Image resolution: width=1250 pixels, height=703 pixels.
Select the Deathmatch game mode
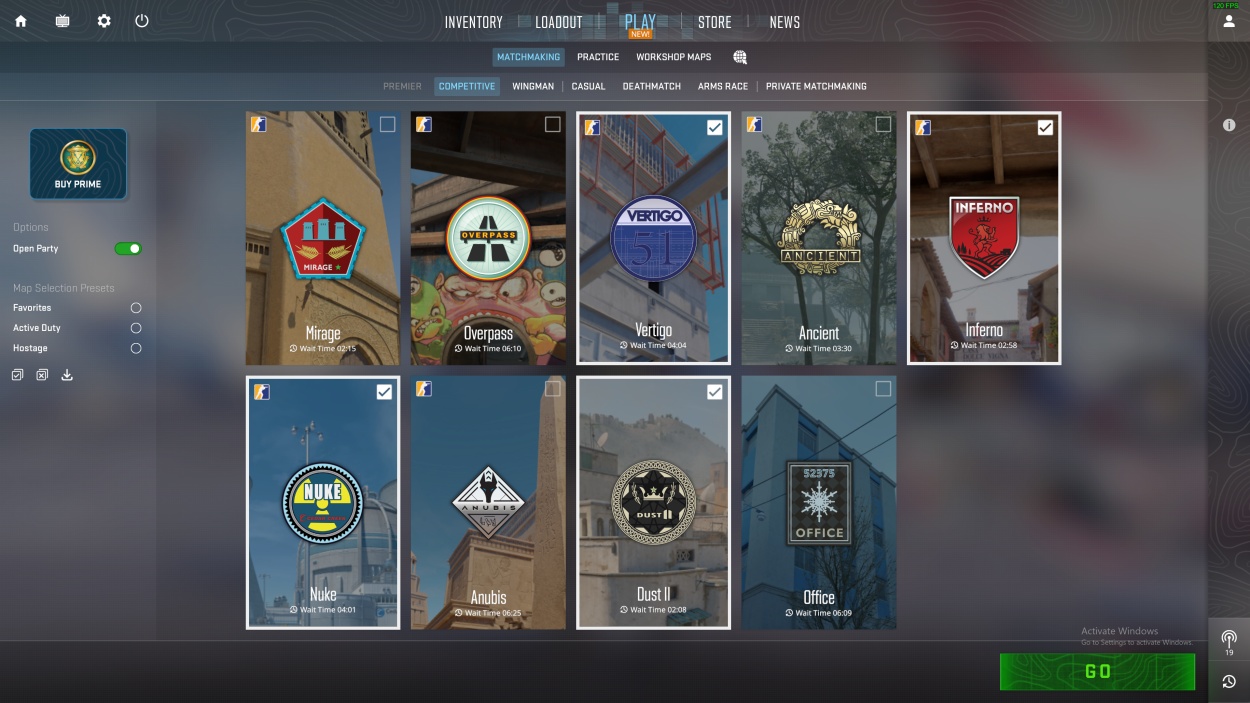click(x=651, y=86)
